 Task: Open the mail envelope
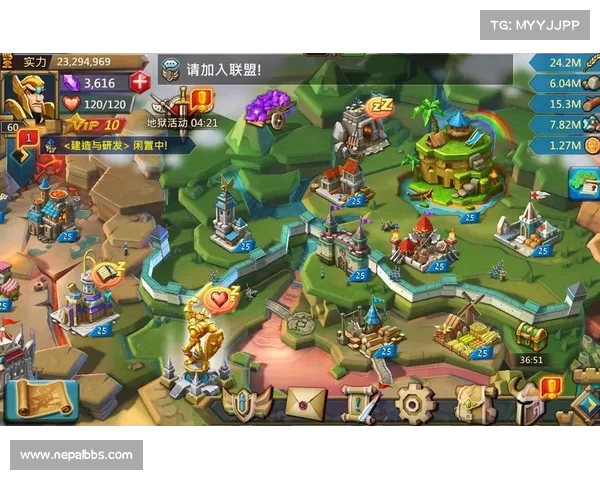pyautogui.click(x=306, y=402)
